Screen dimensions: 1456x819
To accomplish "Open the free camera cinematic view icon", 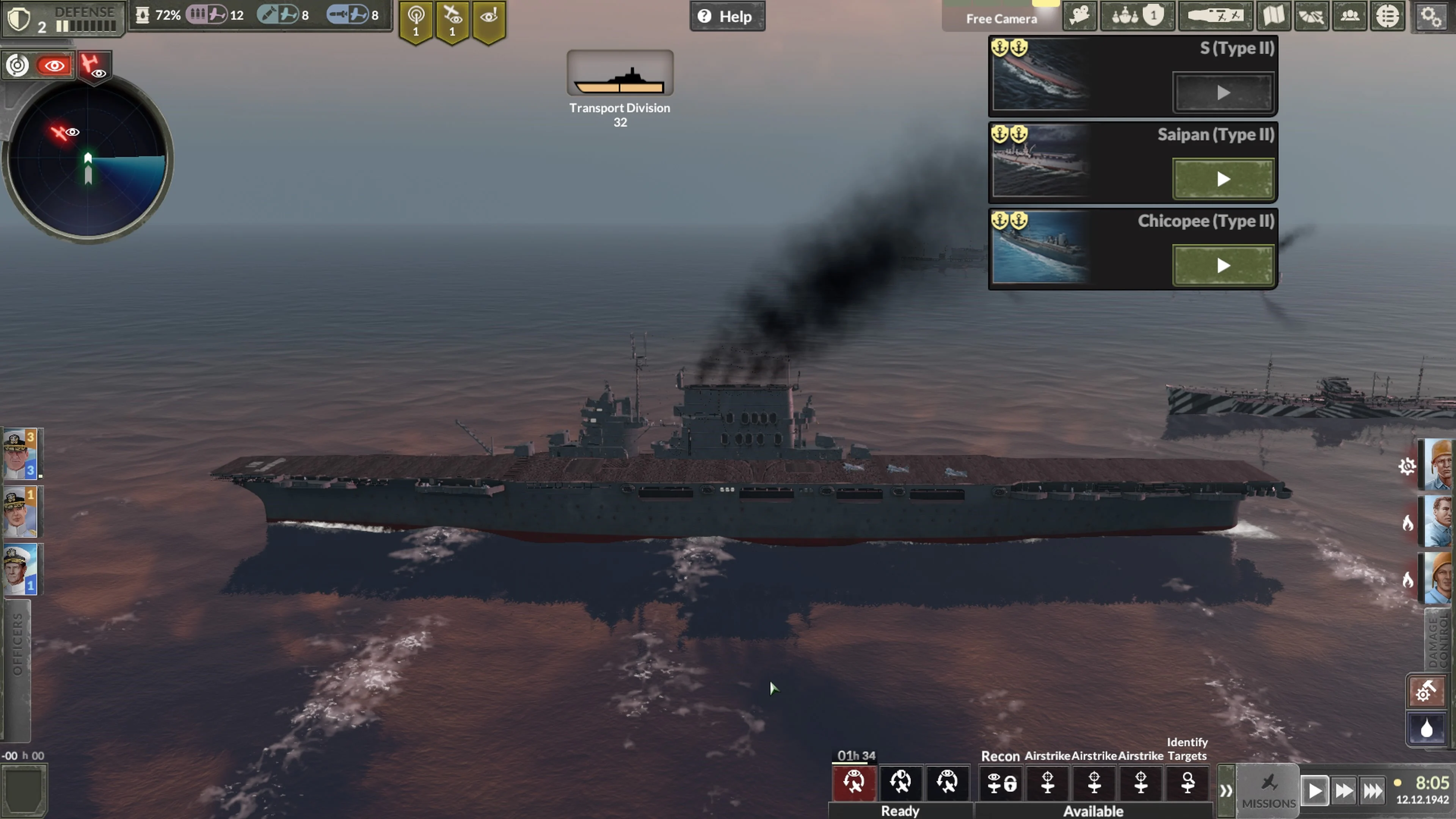I will [1079, 16].
